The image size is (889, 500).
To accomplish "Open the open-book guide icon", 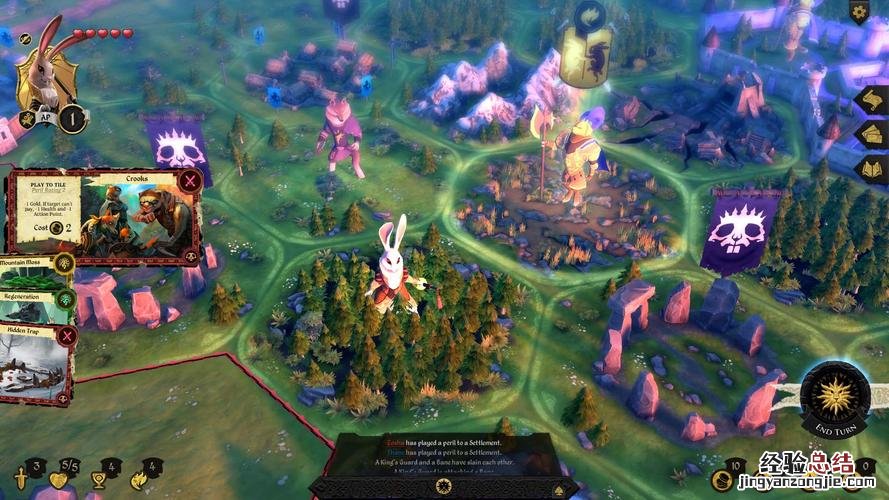I will [870, 167].
